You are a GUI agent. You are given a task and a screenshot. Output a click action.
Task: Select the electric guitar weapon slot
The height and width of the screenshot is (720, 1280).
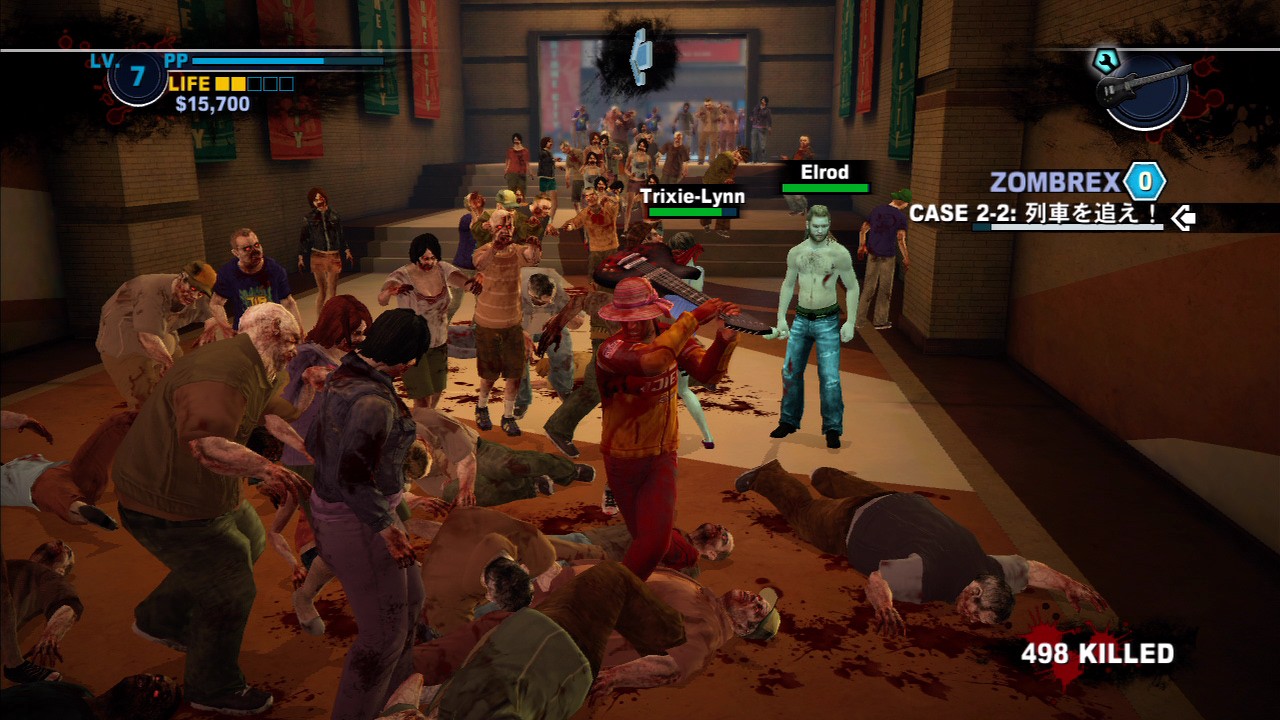tap(1145, 88)
